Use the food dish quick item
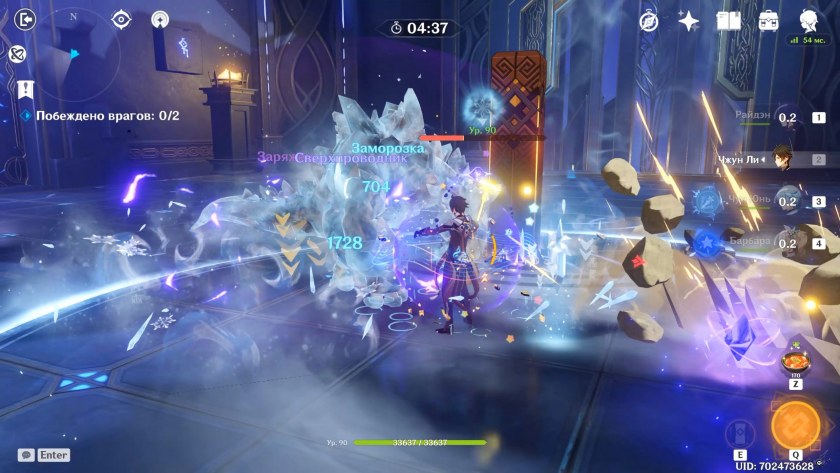840x473 pixels. coord(795,360)
